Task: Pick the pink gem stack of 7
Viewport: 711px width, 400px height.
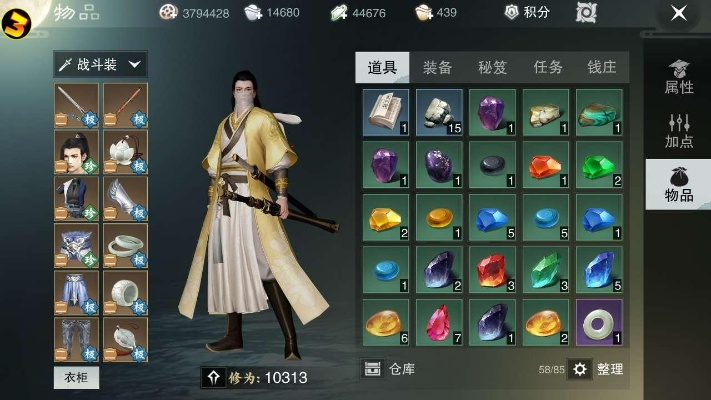Action: click(x=439, y=322)
